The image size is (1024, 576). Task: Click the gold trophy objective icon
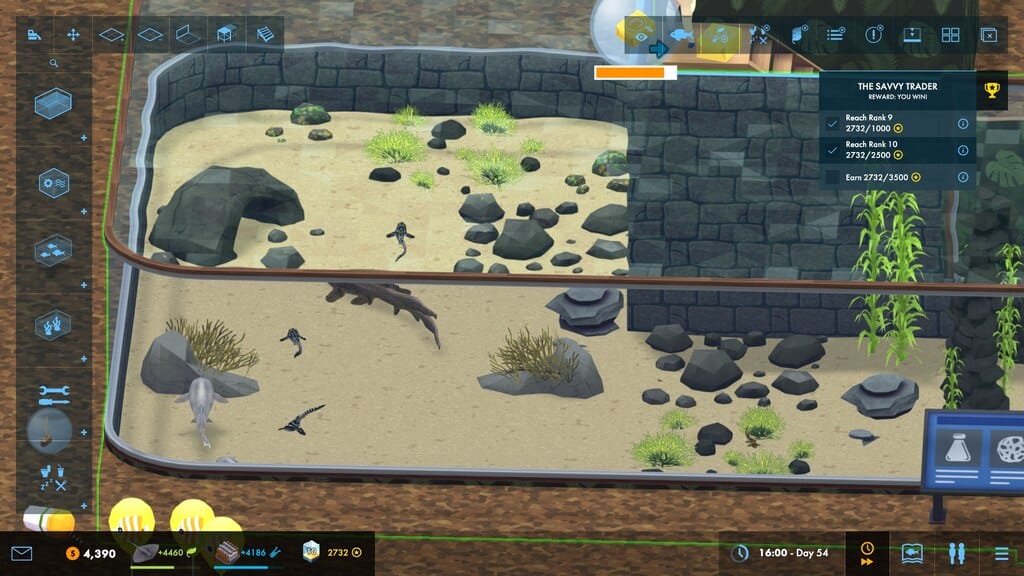coord(991,91)
